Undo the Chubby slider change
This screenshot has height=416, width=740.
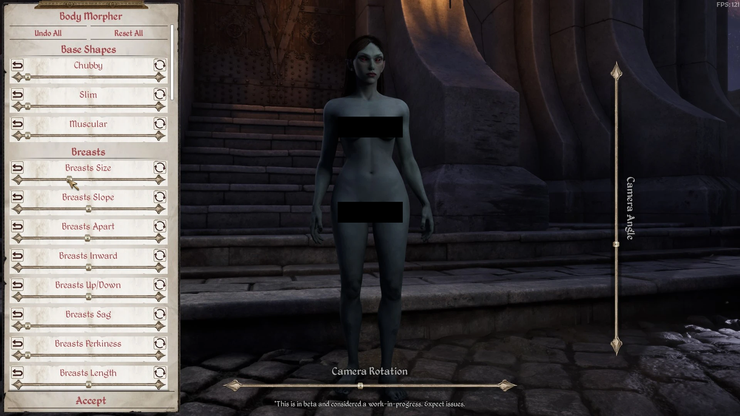point(17,66)
